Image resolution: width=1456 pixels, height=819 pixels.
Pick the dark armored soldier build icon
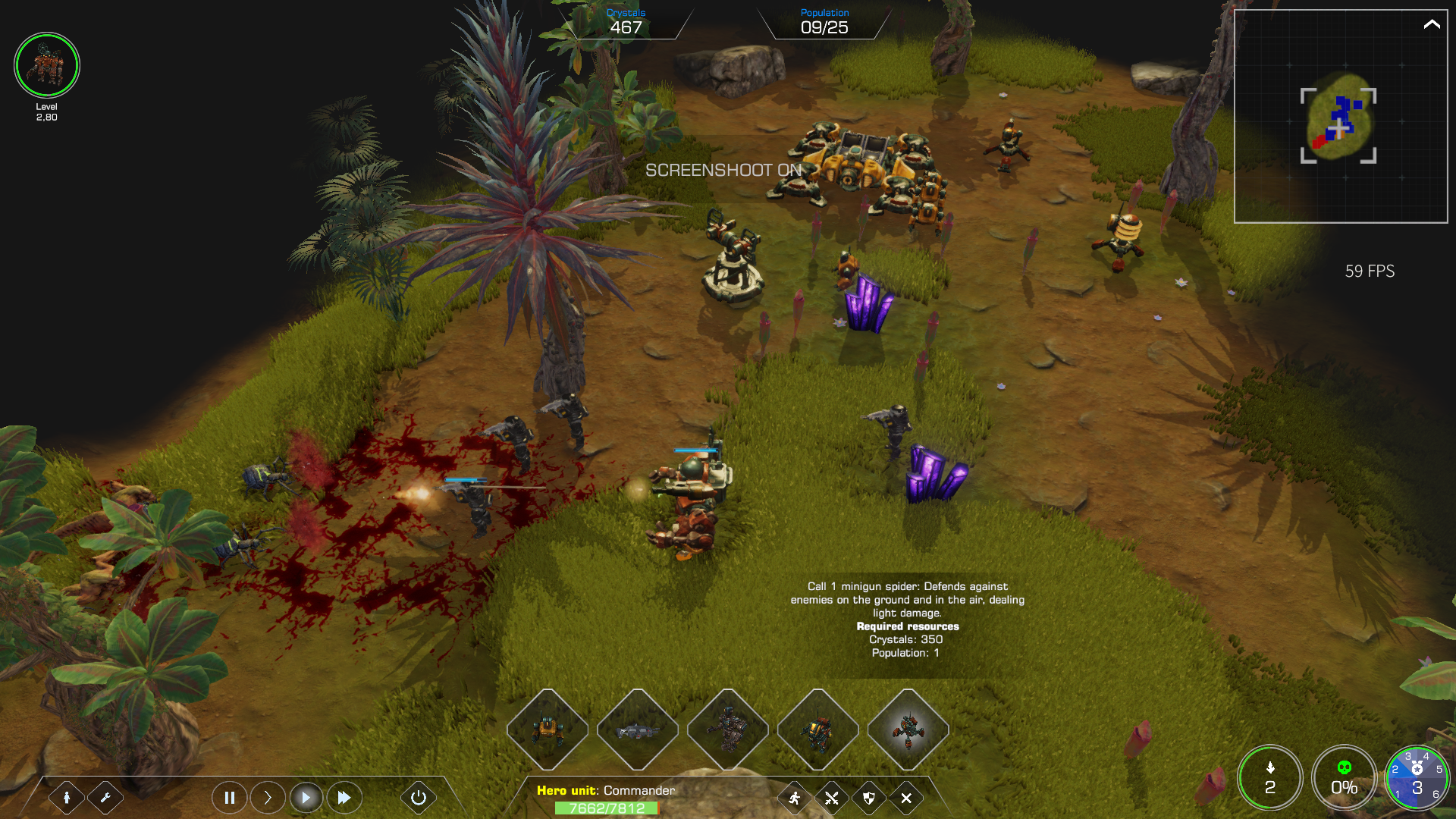(728, 730)
